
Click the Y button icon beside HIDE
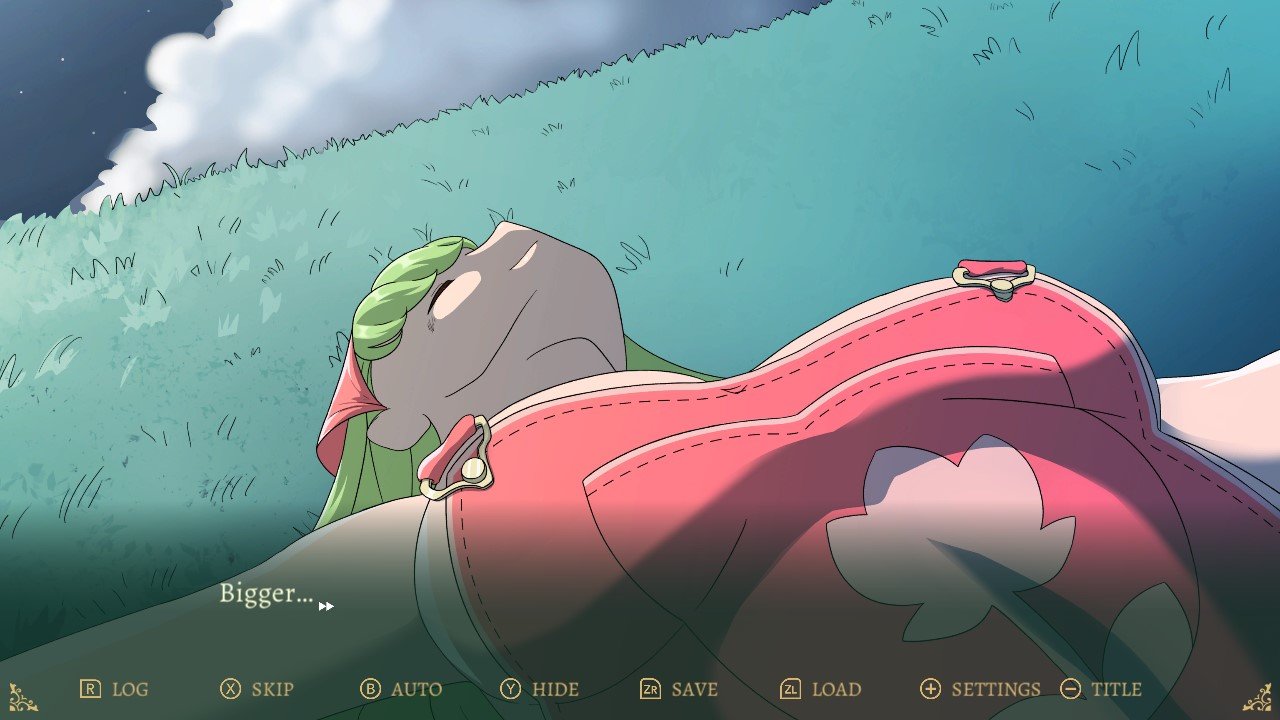pyautogui.click(x=512, y=689)
